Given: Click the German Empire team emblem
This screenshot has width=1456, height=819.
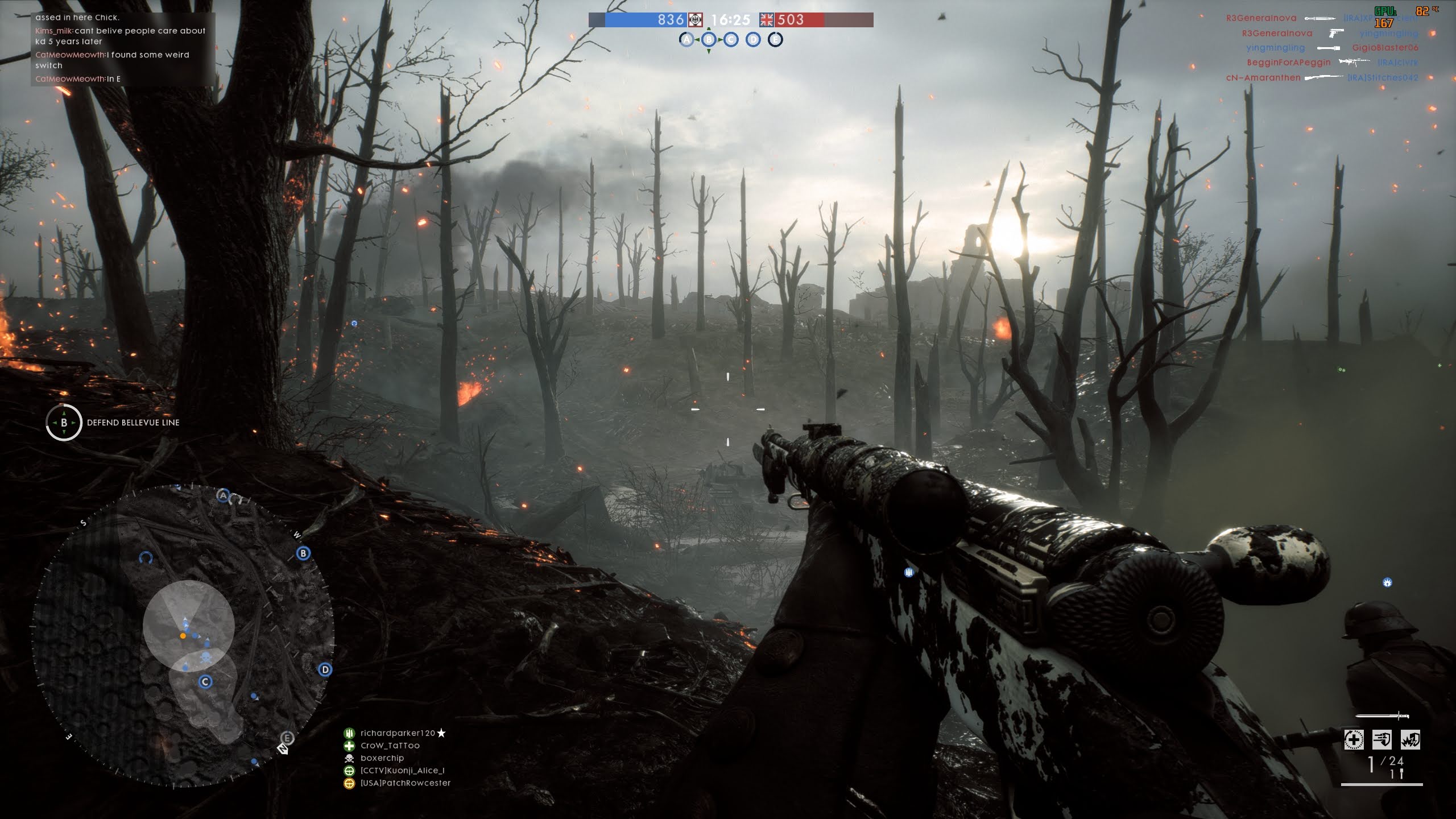Looking at the screenshot, I should [x=696, y=20].
